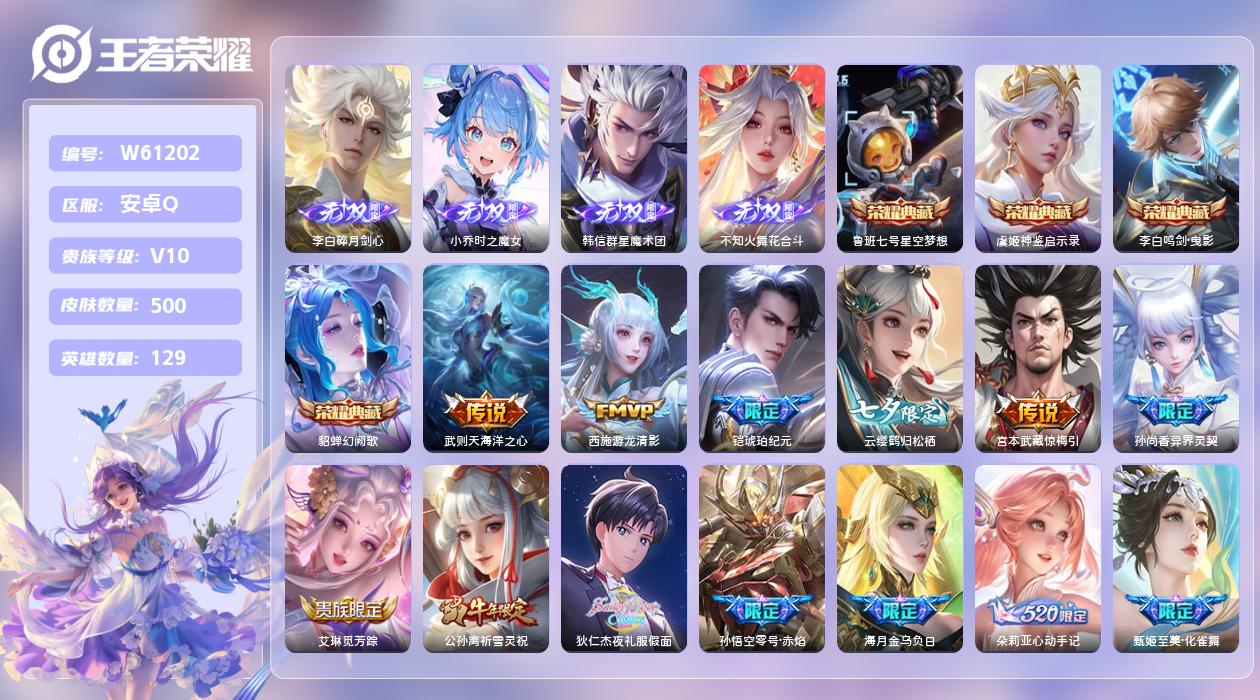Viewport: 1260px width, 700px height.
Task: Choose the 李白鸣剑·曳影 skin card
Action: pyautogui.click(x=1176, y=158)
